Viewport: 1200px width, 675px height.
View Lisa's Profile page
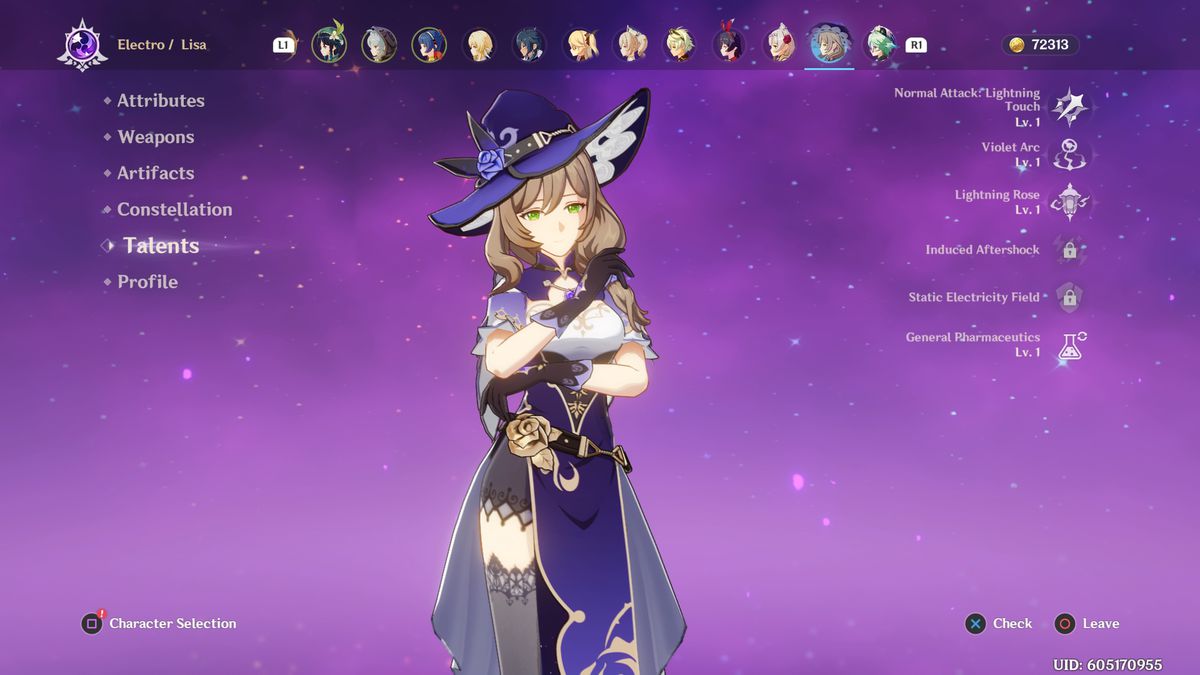147,282
